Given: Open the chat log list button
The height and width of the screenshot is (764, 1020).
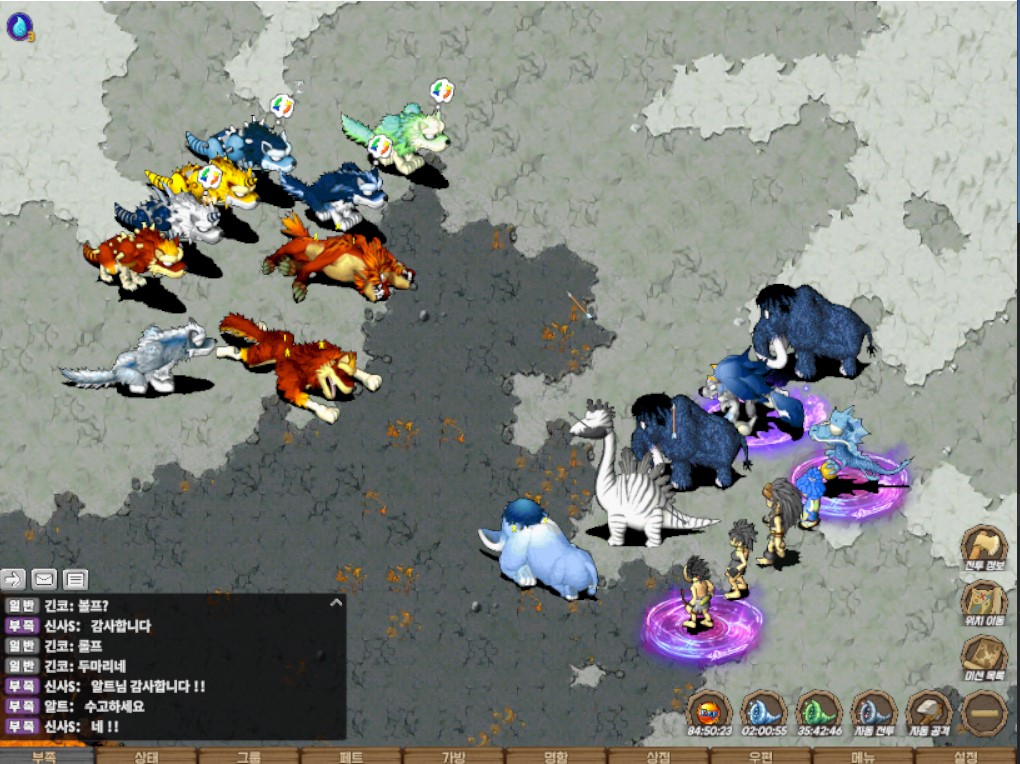Looking at the screenshot, I should tap(75, 578).
